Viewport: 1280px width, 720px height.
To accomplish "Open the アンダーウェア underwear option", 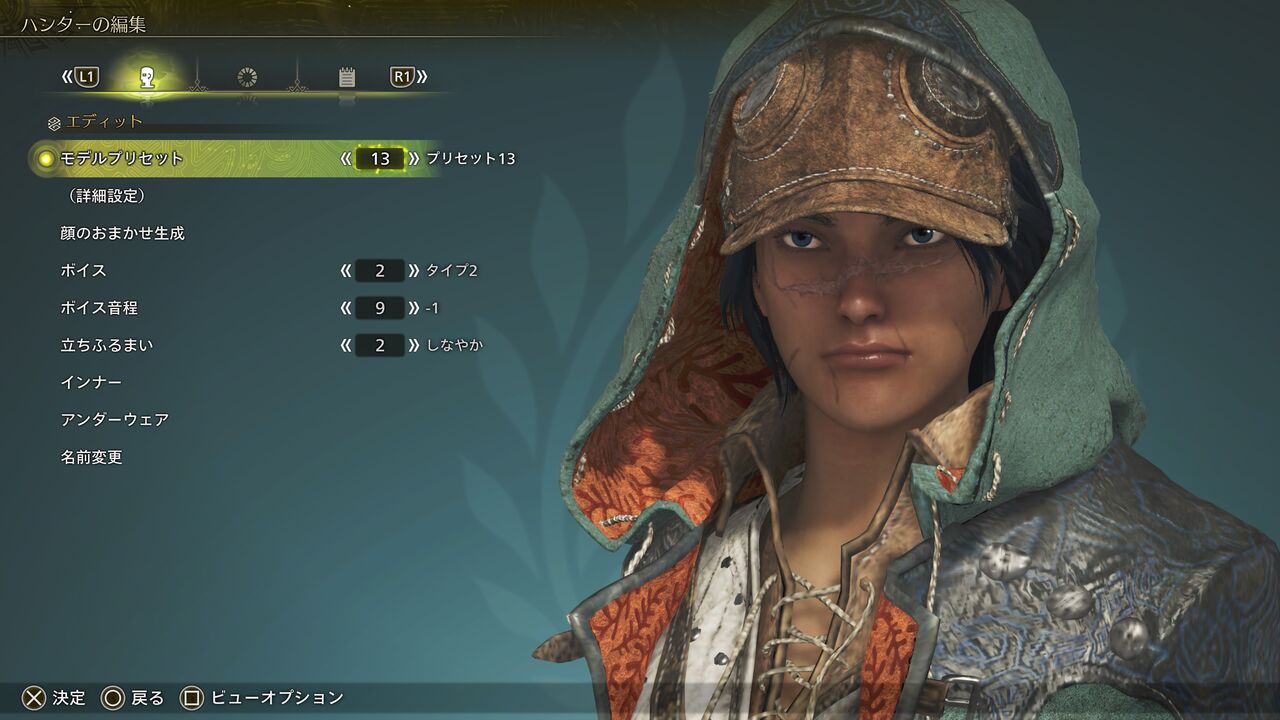I will click(x=114, y=420).
